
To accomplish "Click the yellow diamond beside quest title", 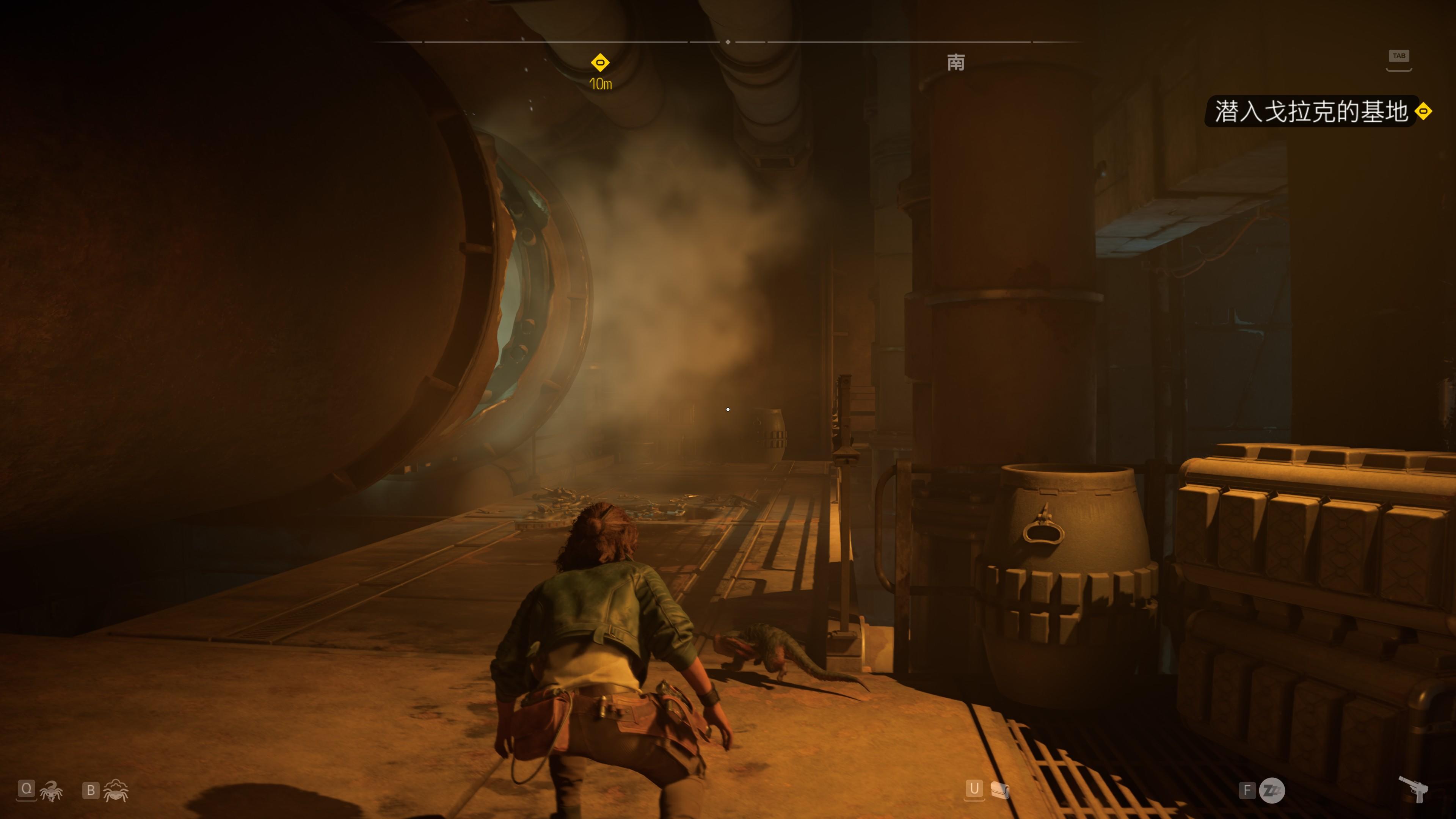I will (1423, 112).
